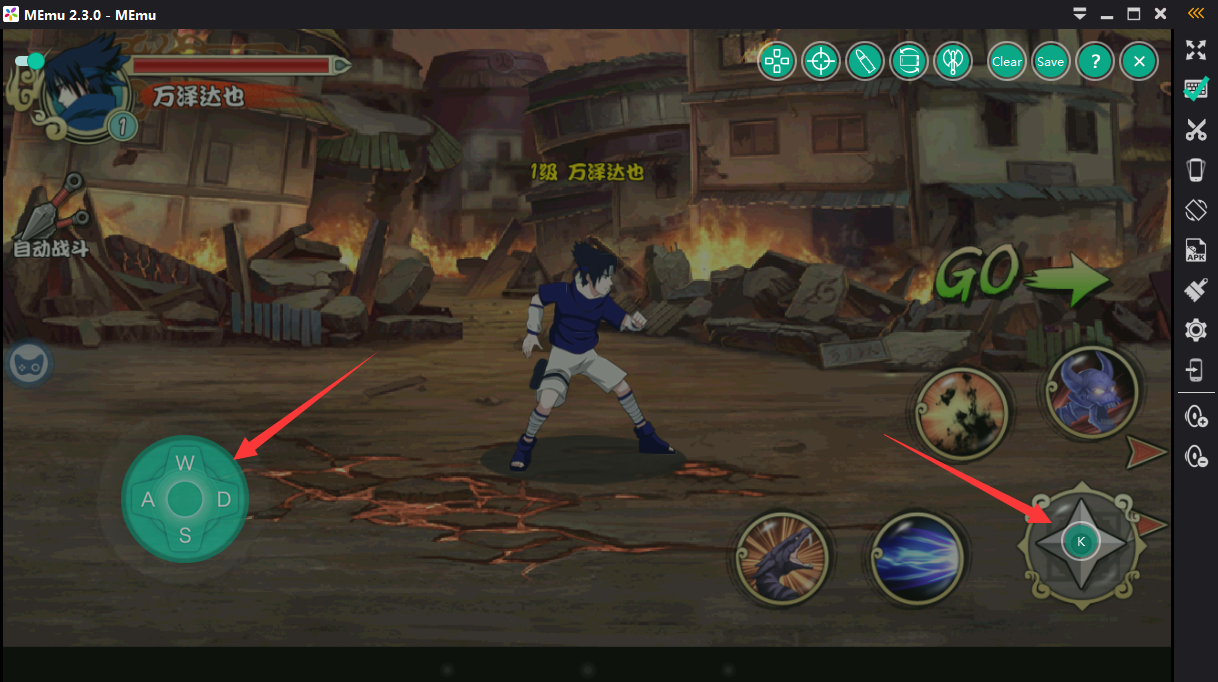Save the current key mapping
Viewport: 1218px width, 682px height.
pos(1050,61)
